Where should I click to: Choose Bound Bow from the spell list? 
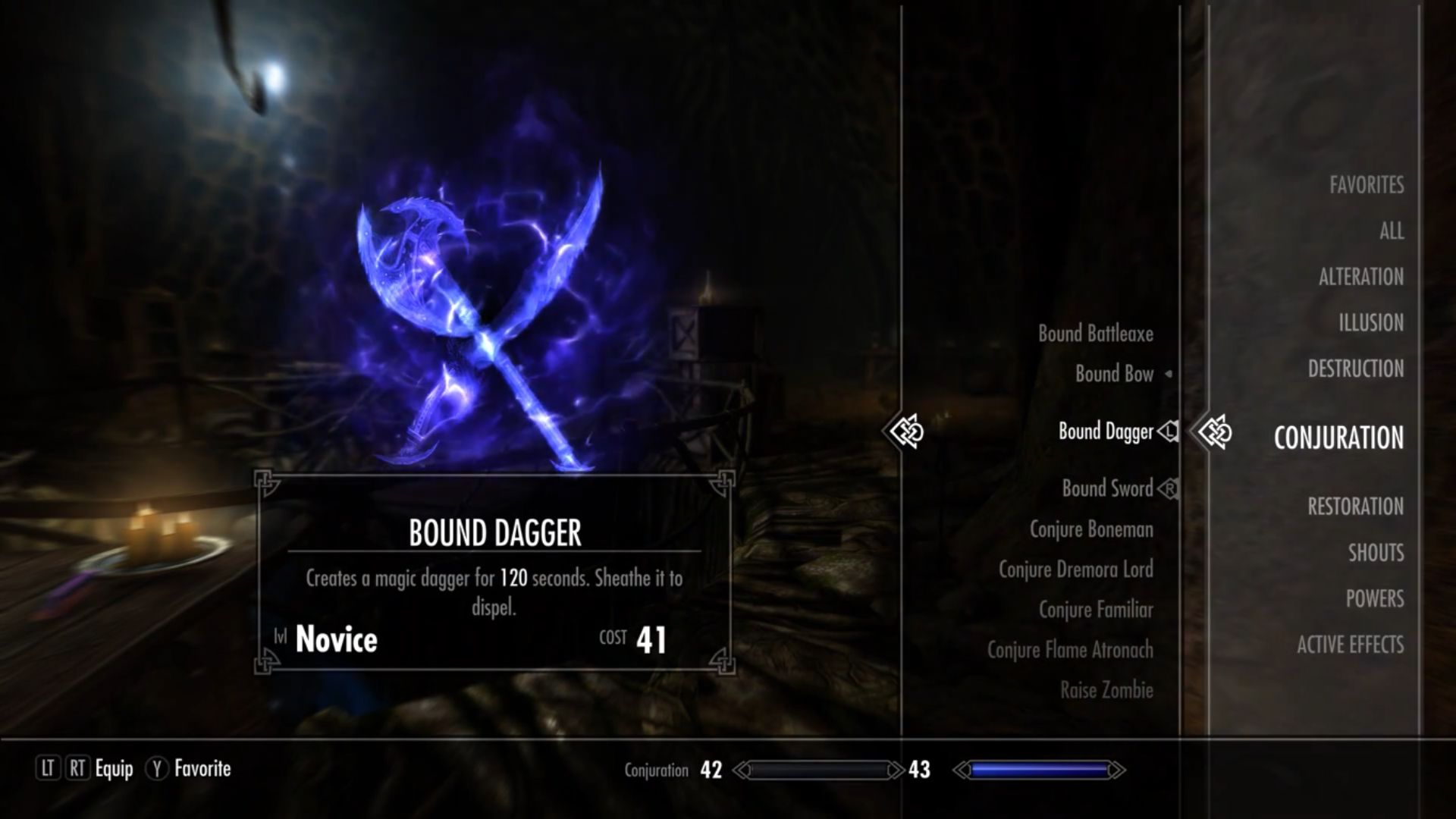(x=1114, y=374)
